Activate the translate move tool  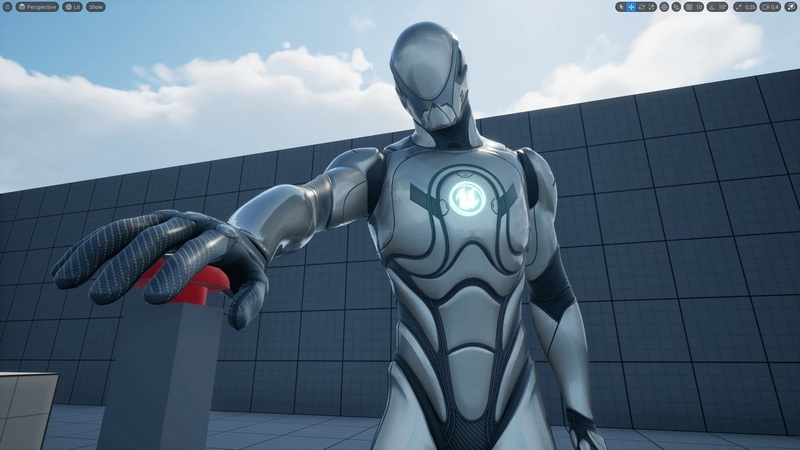(631, 6)
